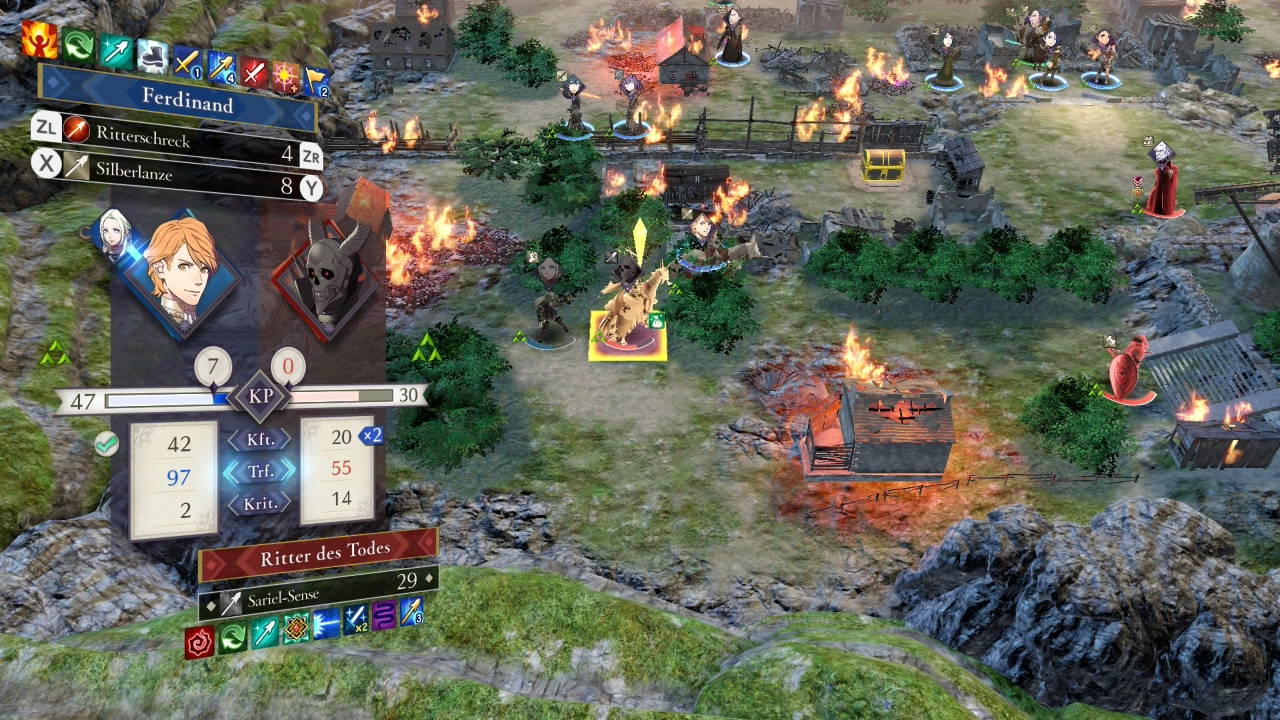Inspect Ferdinand's flaming figure skill icon
This screenshot has width=1280, height=720.
[39, 41]
